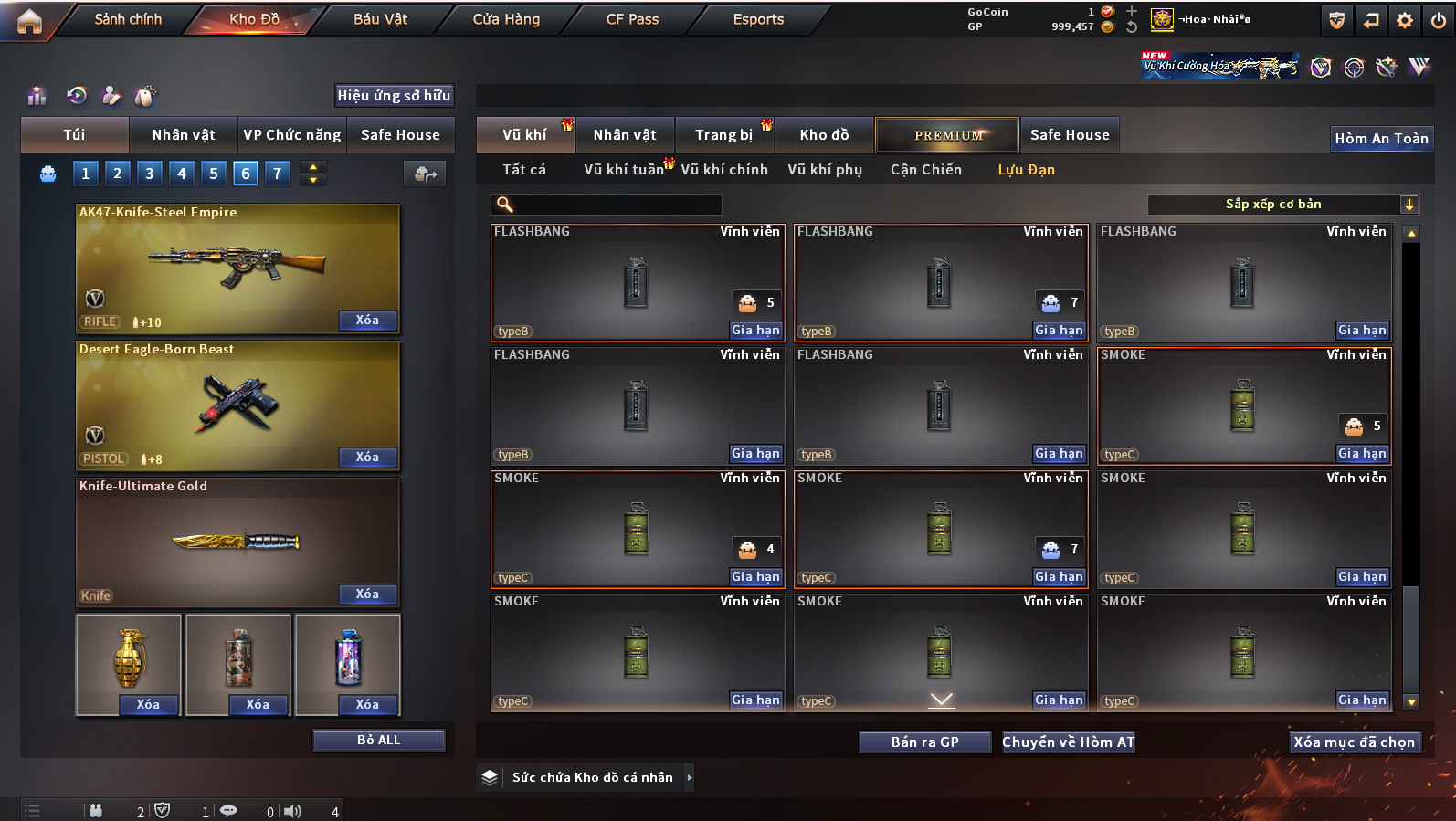
Task: Remove the AK47-Knife-Steel Empire rifle
Action: (x=367, y=321)
